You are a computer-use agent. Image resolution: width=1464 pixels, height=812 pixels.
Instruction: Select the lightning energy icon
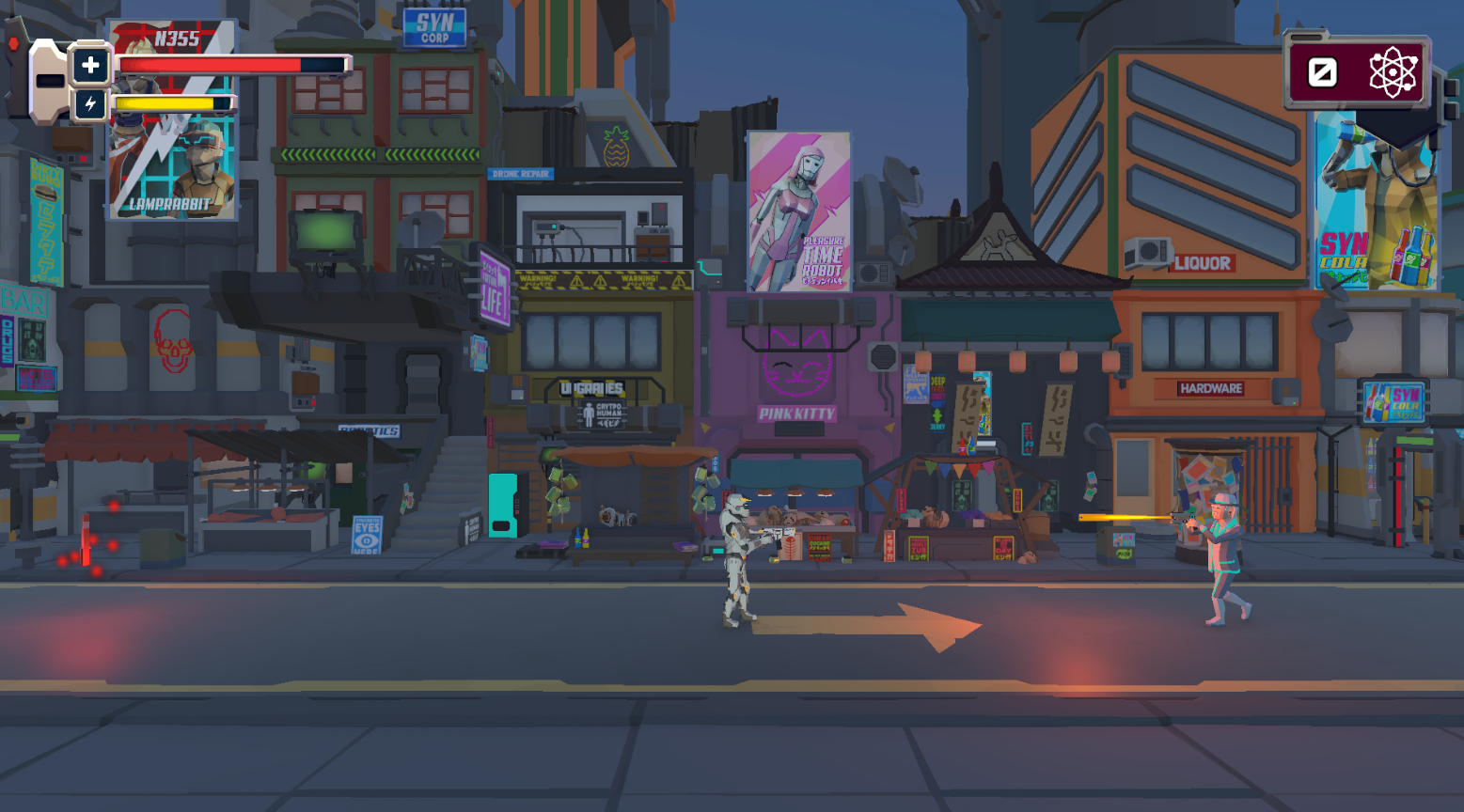point(90,105)
